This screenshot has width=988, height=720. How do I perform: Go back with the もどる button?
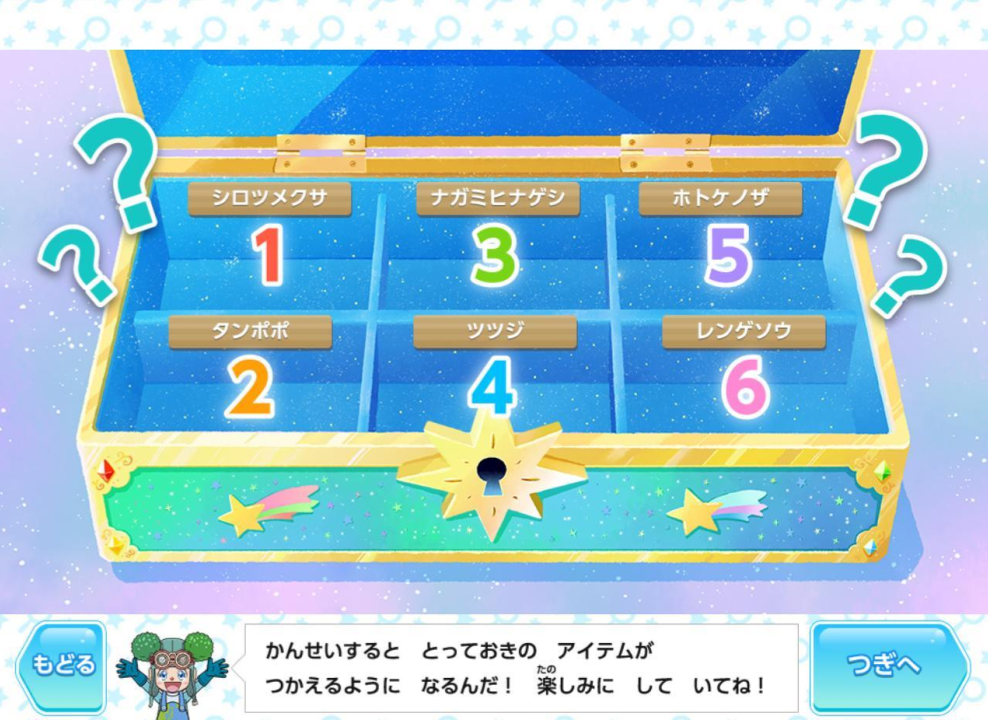point(62,666)
